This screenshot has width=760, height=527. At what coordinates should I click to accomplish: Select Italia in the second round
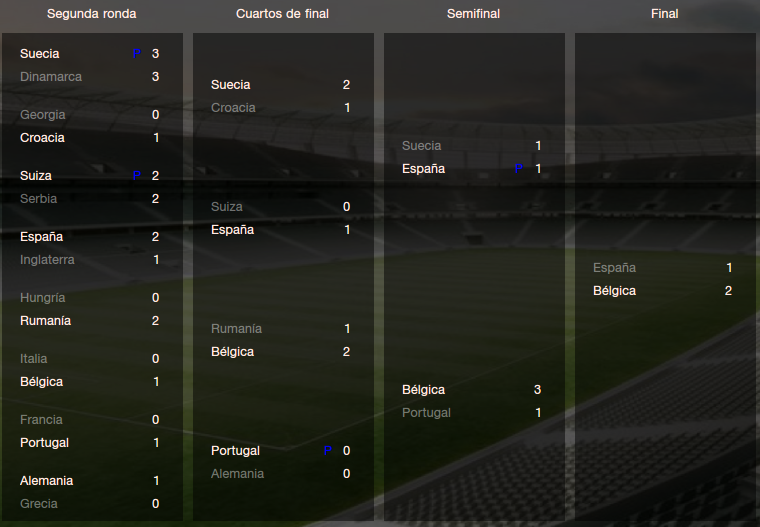[x=34, y=359]
